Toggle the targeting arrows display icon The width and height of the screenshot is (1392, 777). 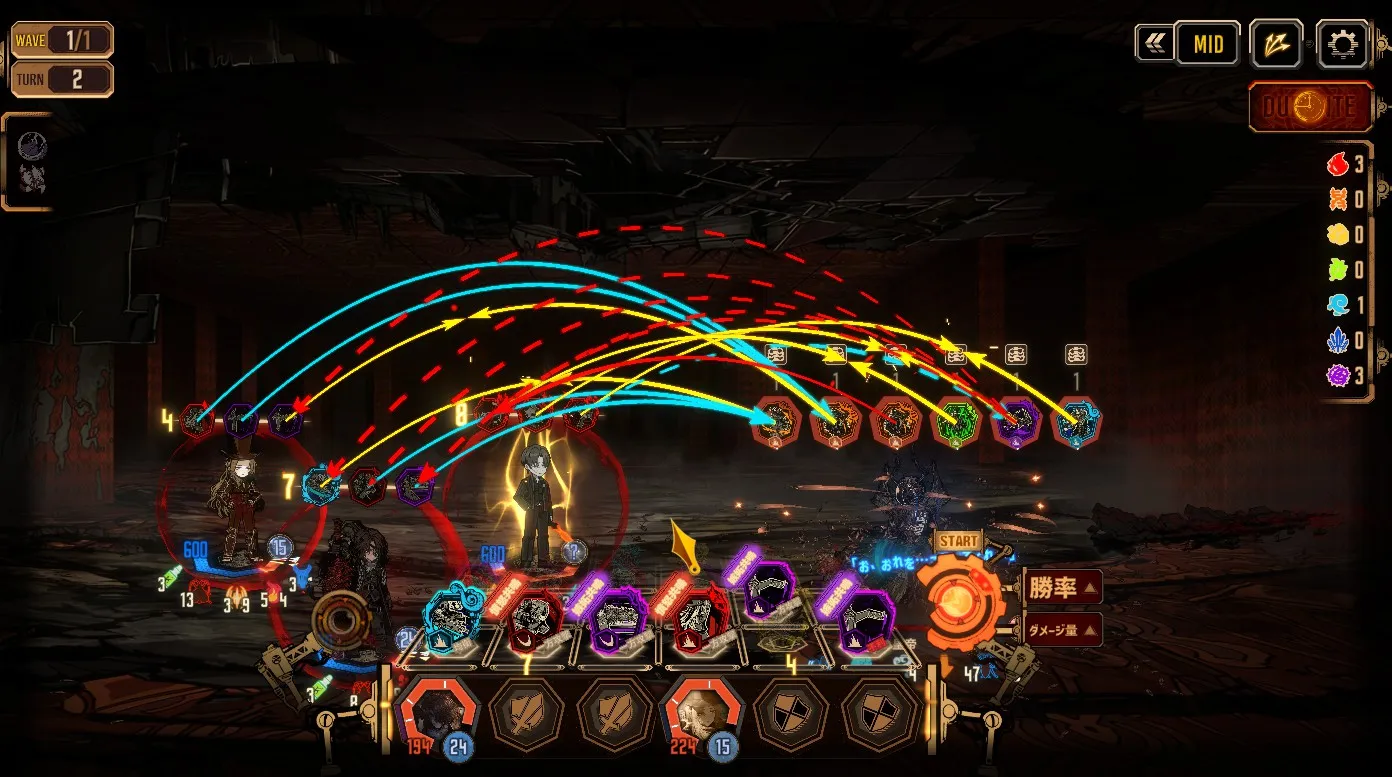pyautogui.click(x=1275, y=44)
